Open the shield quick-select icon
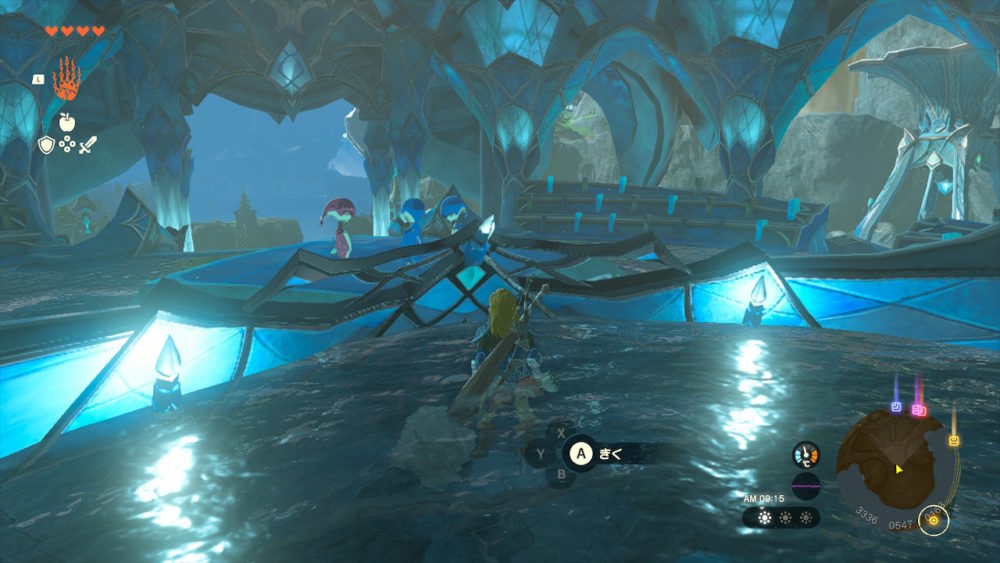The image size is (1000, 563). tap(45, 145)
